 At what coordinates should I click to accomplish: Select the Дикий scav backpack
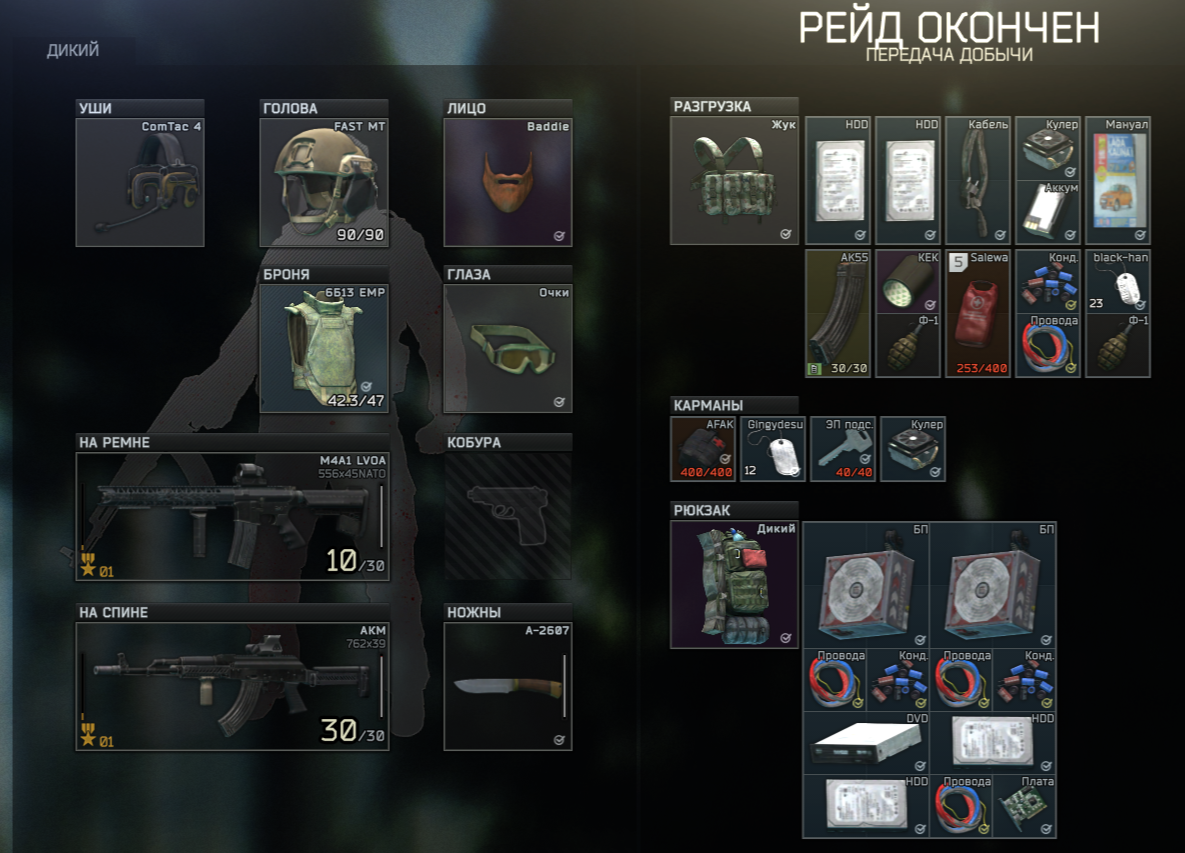[734, 585]
